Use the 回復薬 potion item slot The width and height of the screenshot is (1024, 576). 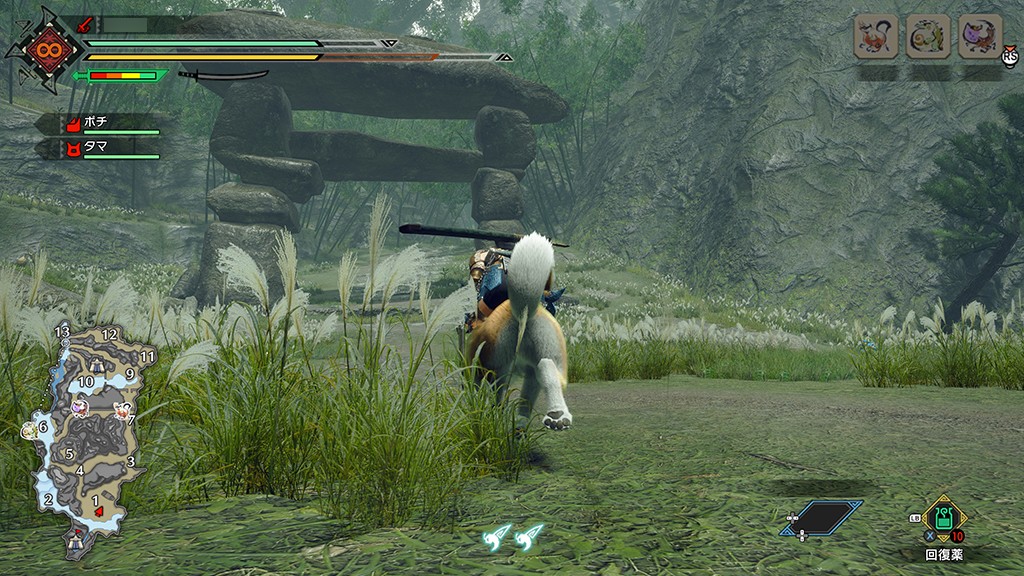[x=944, y=519]
